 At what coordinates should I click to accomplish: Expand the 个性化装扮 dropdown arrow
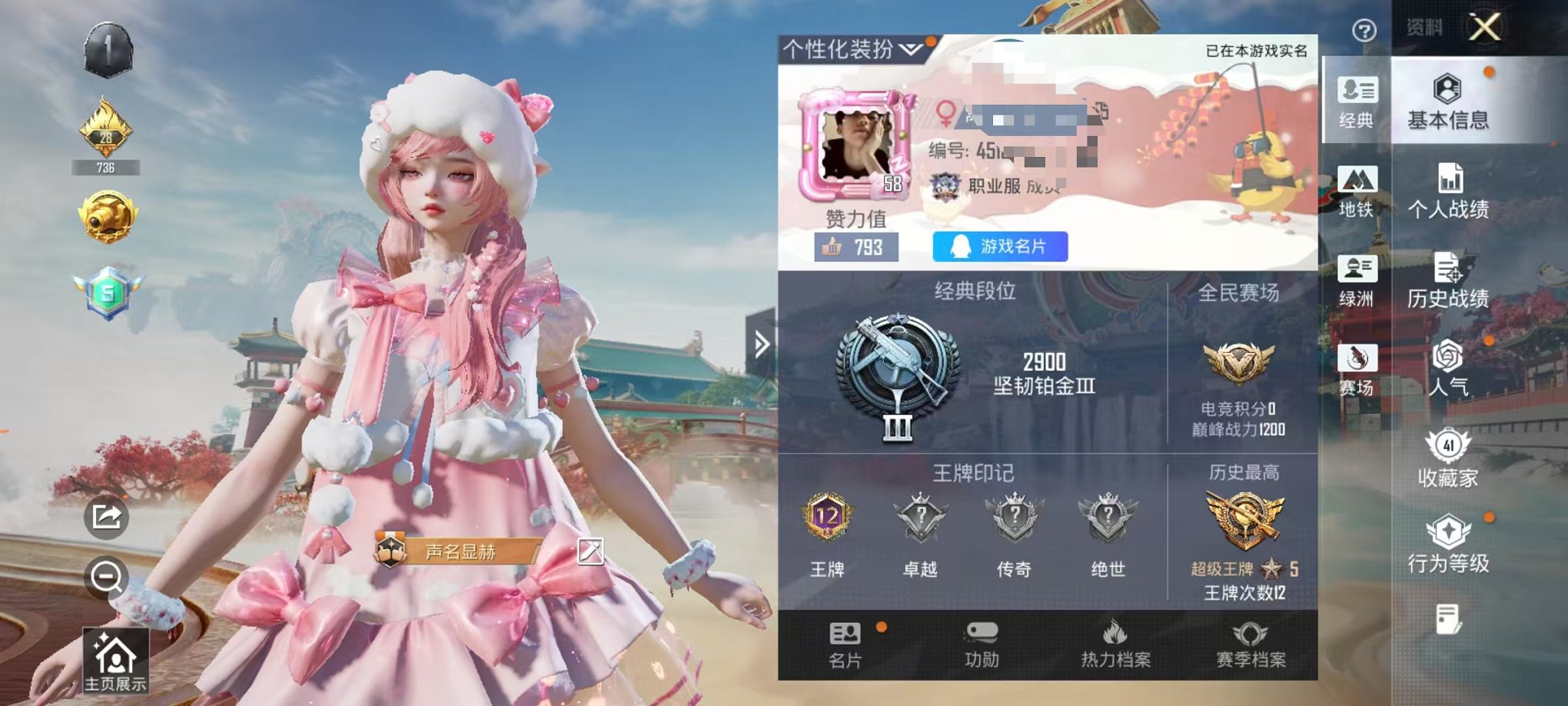(910, 48)
